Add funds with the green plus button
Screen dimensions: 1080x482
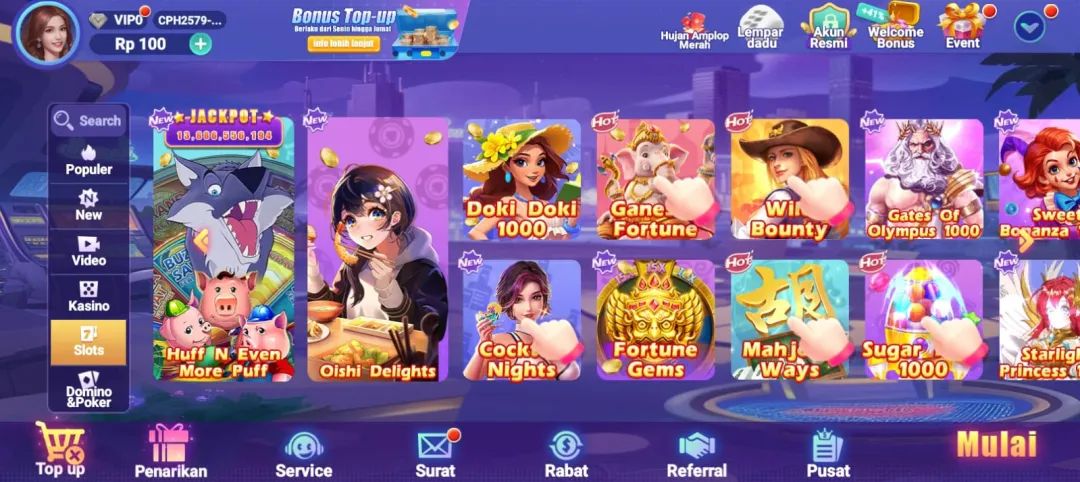[200, 44]
